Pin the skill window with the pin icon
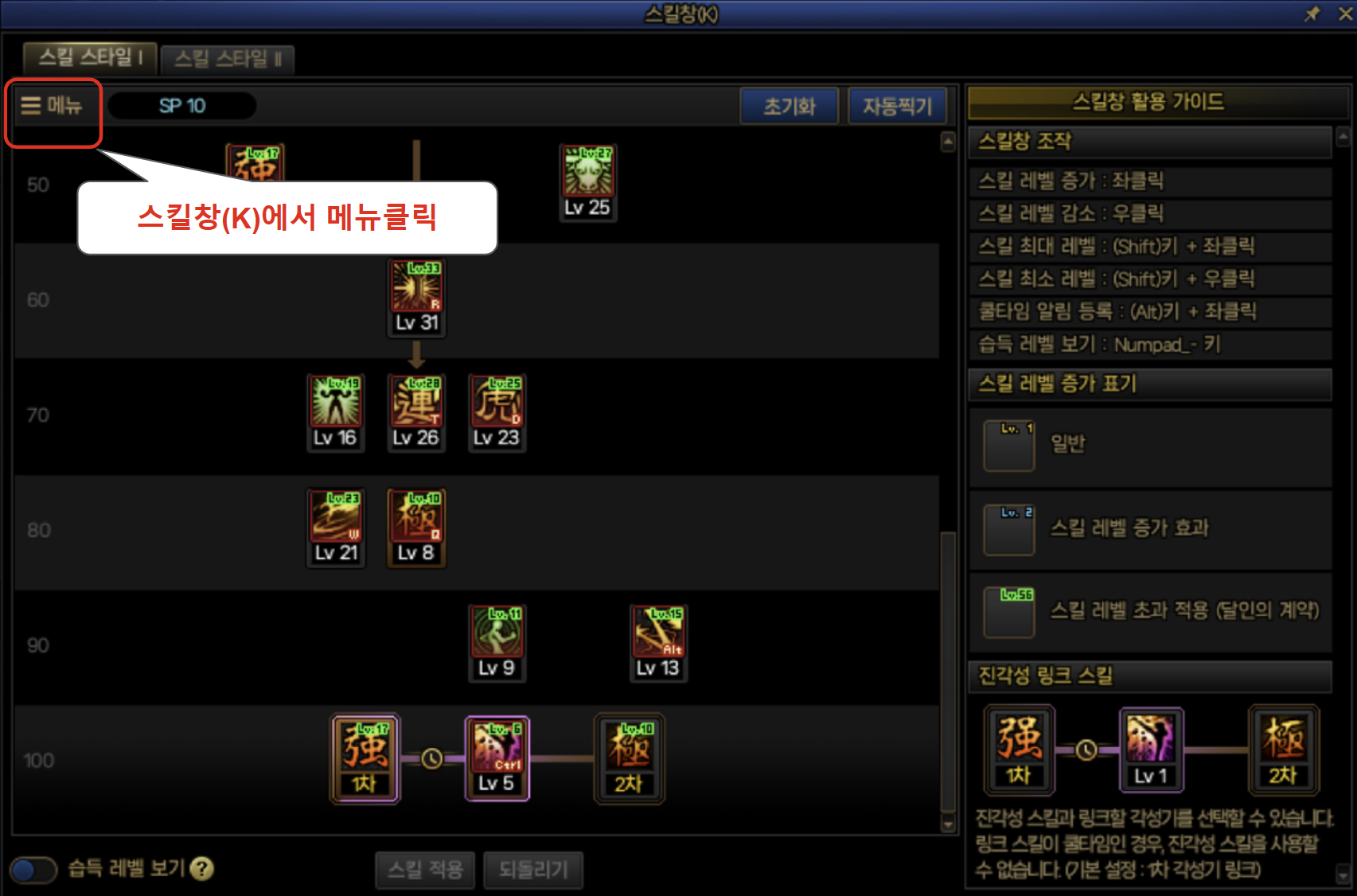Image resolution: width=1357 pixels, height=896 pixels. [1312, 14]
